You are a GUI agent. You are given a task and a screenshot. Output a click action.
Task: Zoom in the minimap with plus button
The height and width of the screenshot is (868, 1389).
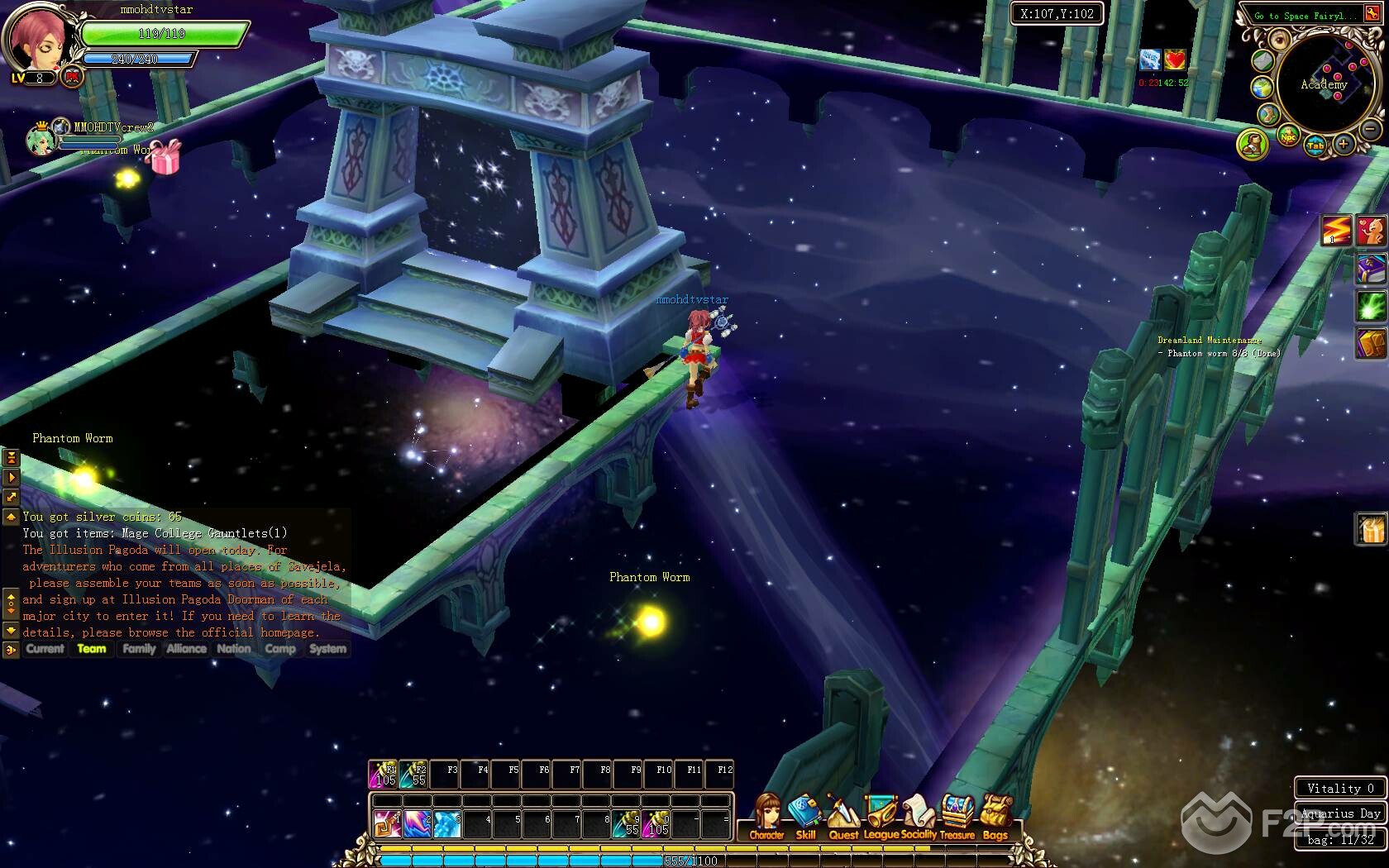tap(1344, 145)
